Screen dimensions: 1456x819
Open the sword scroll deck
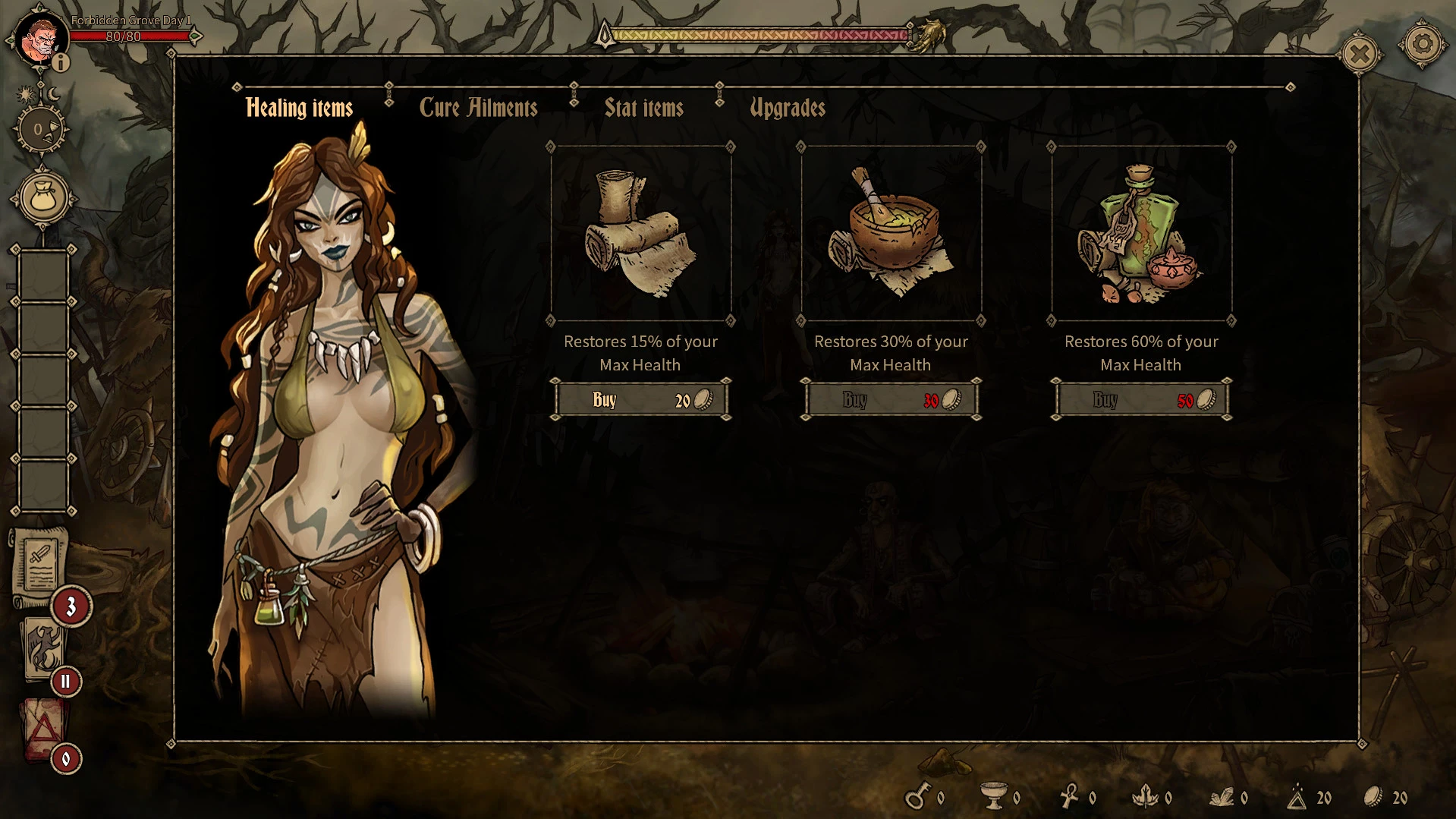pos(39,563)
